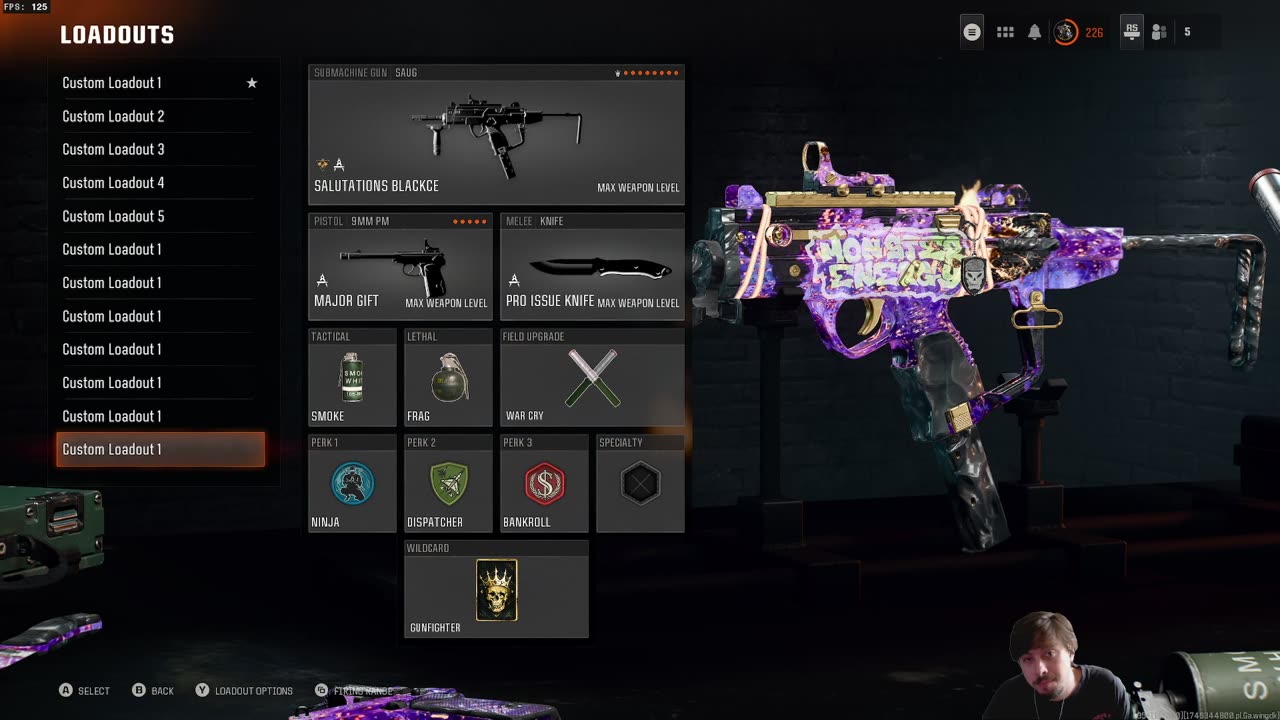Screen dimensions: 1280x720
Task: Open the grid menu icon at top
Action: tap(1005, 32)
